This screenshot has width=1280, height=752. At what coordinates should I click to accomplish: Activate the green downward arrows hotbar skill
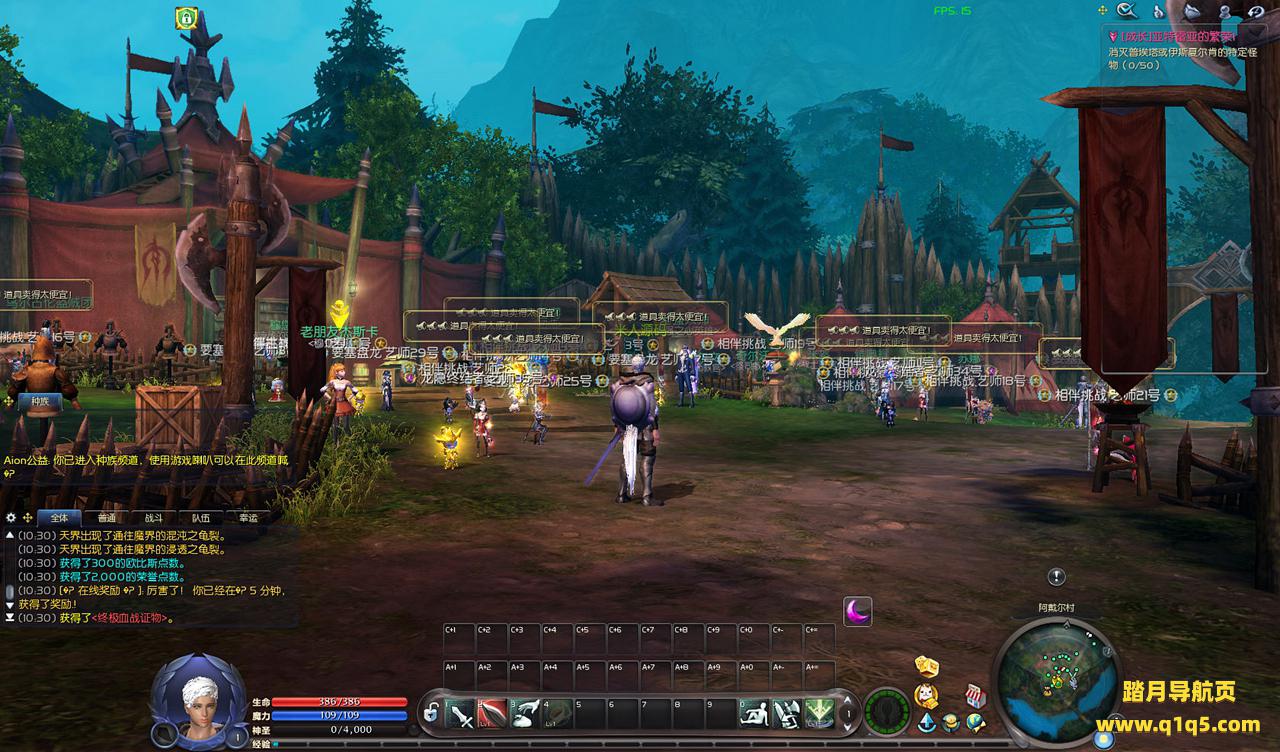pos(819,714)
